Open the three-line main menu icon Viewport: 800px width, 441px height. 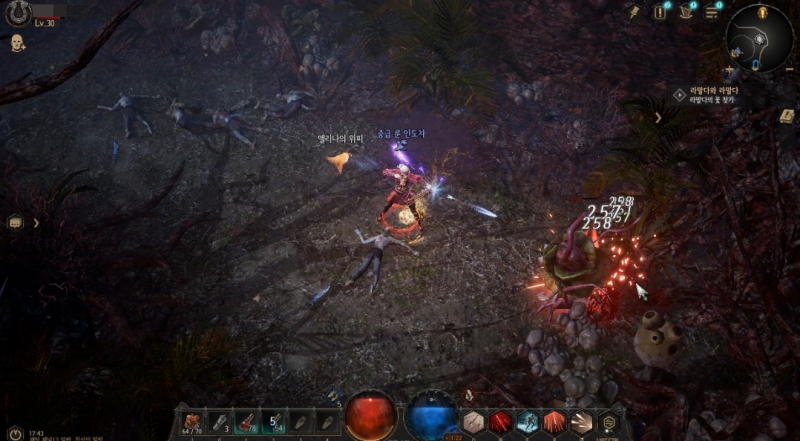click(x=712, y=12)
